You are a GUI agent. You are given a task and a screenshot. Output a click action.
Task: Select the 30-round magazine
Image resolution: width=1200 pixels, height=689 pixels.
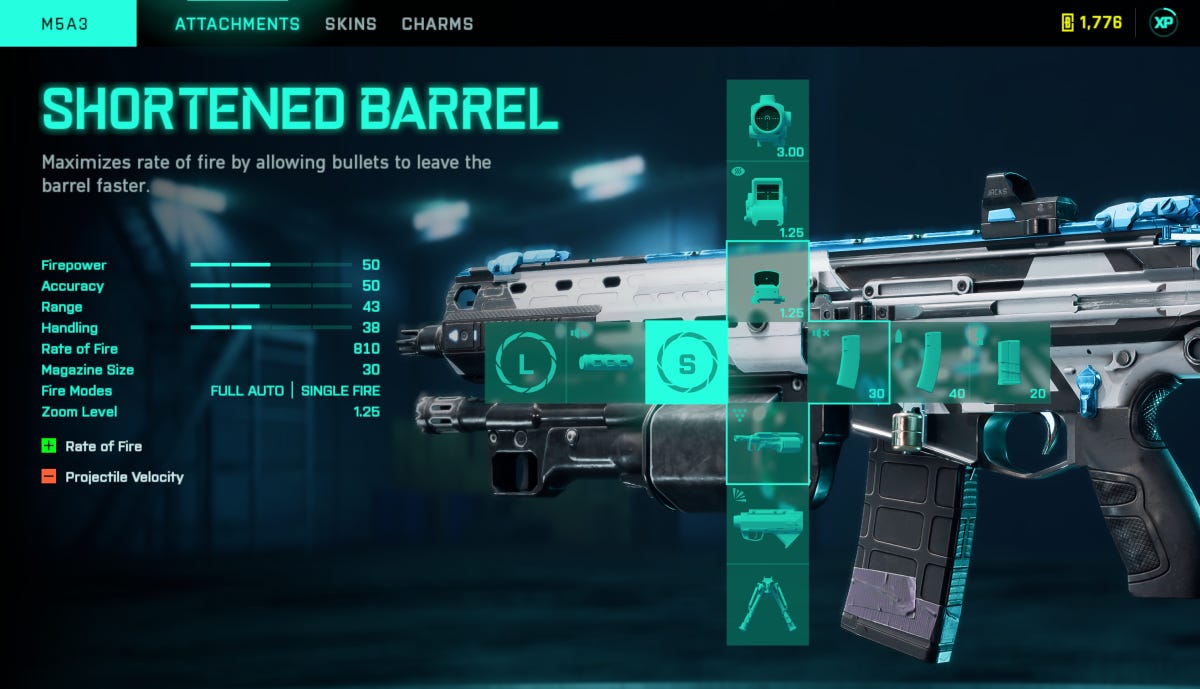[x=848, y=362]
